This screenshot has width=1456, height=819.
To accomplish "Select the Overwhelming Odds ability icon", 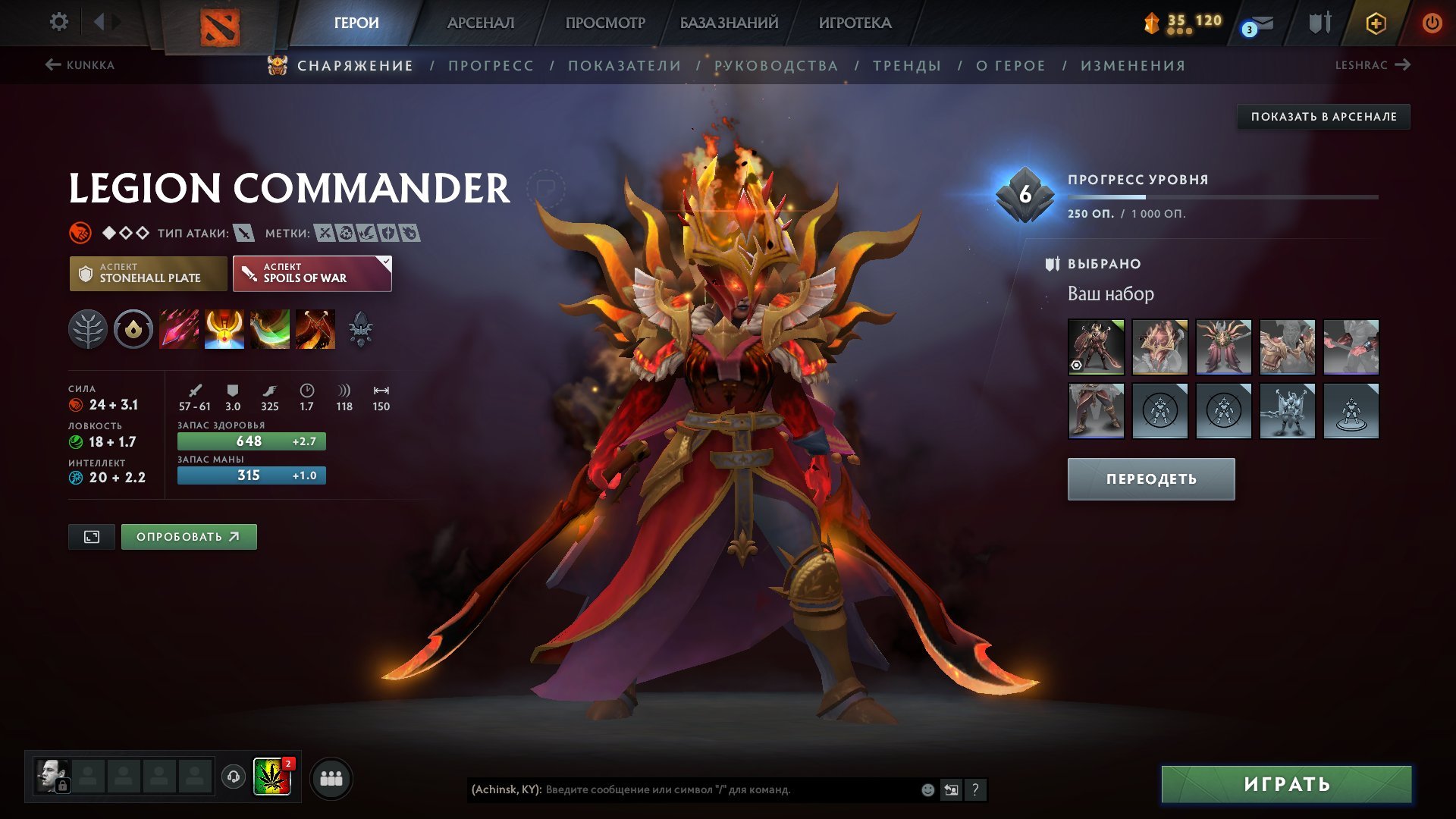I will click(x=180, y=329).
